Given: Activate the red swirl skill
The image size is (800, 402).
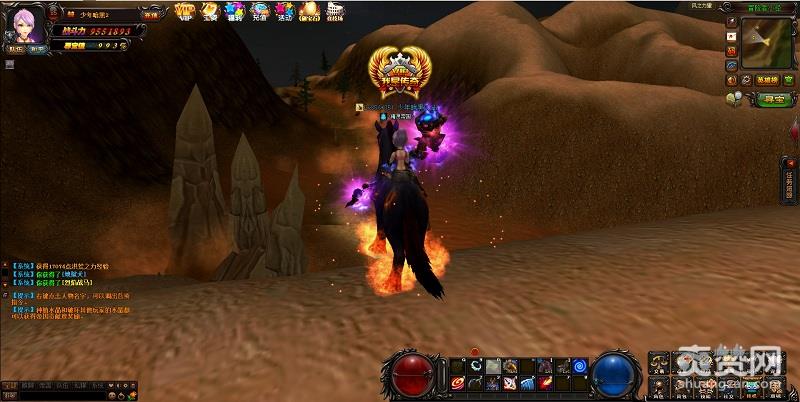Looking at the screenshot, I should pyautogui.click(x=458, y=382).
